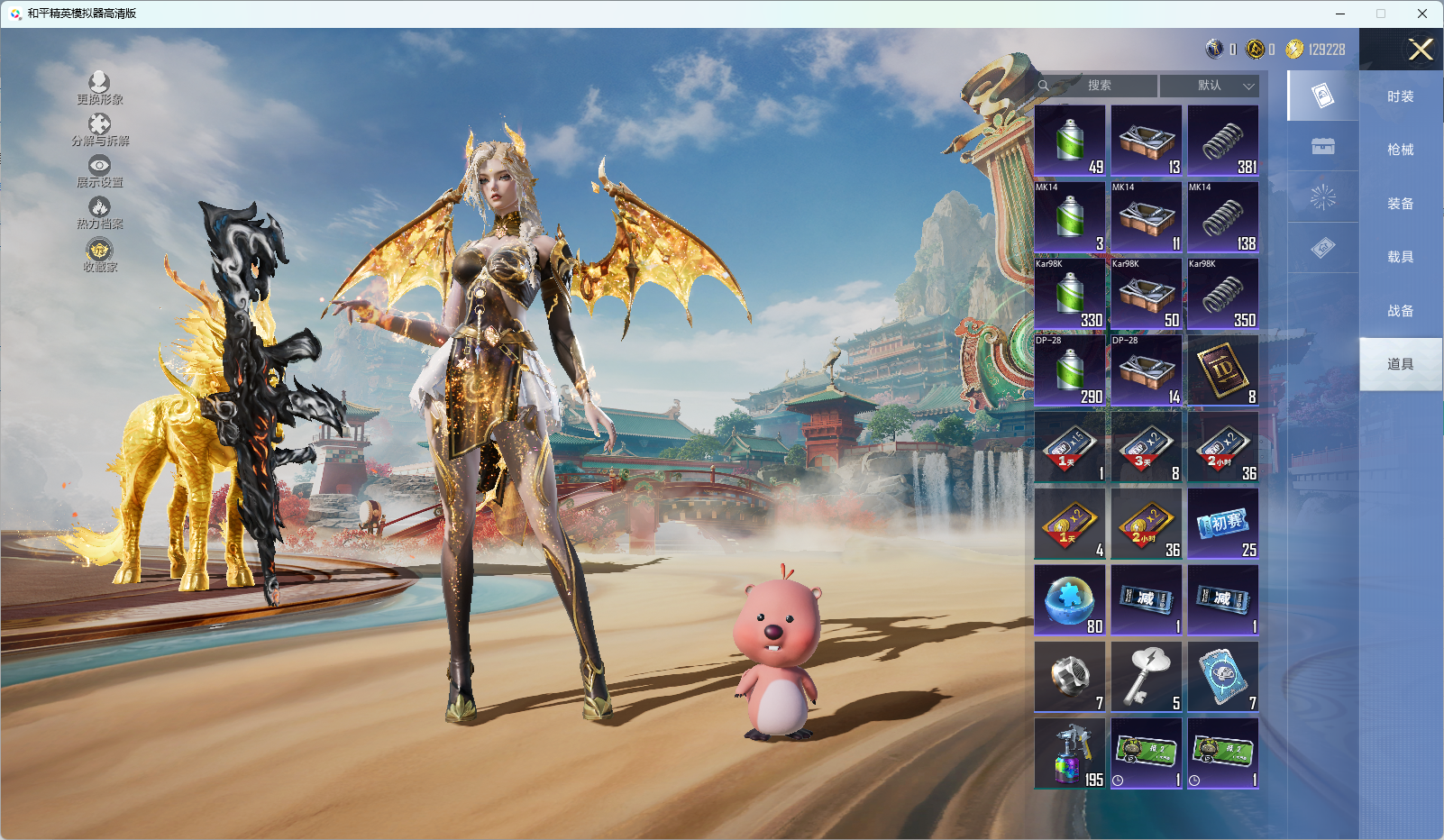
Task: Open 展示设置 display settings
Action: point(99,171)
